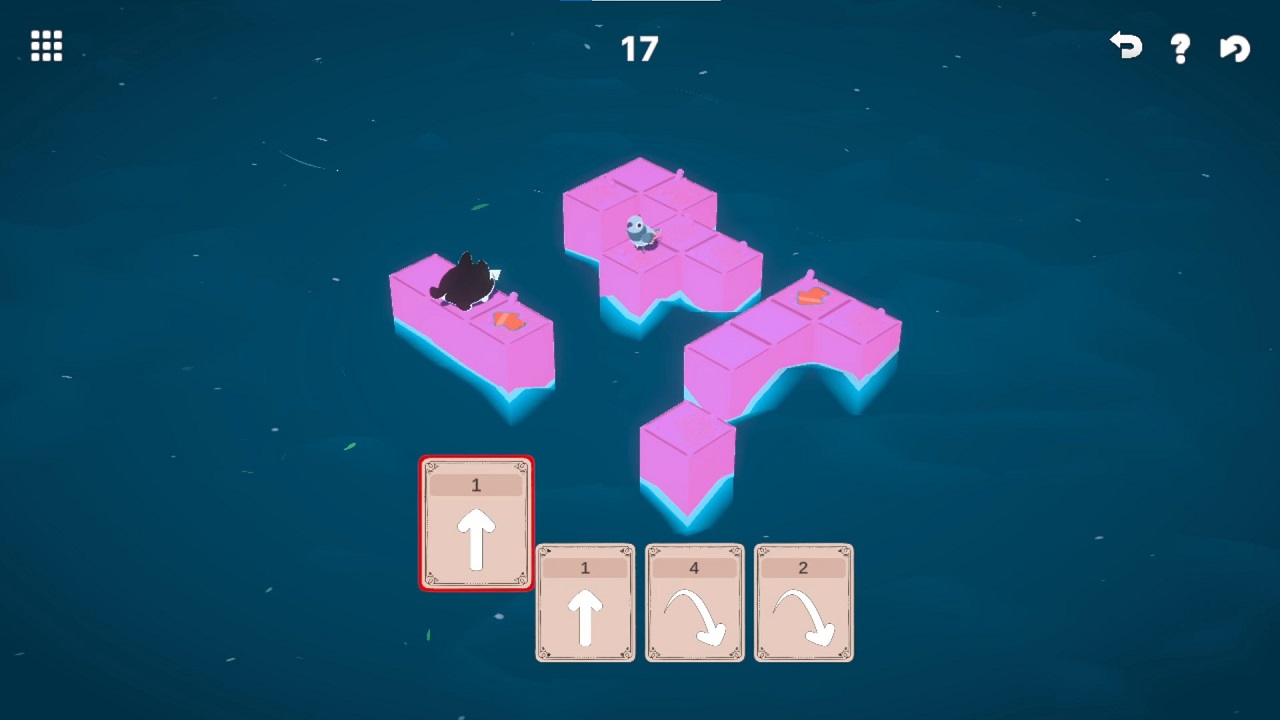The image size is (1280, 720).
Task: Undo the last move
Action: [x=1124, y=46]
